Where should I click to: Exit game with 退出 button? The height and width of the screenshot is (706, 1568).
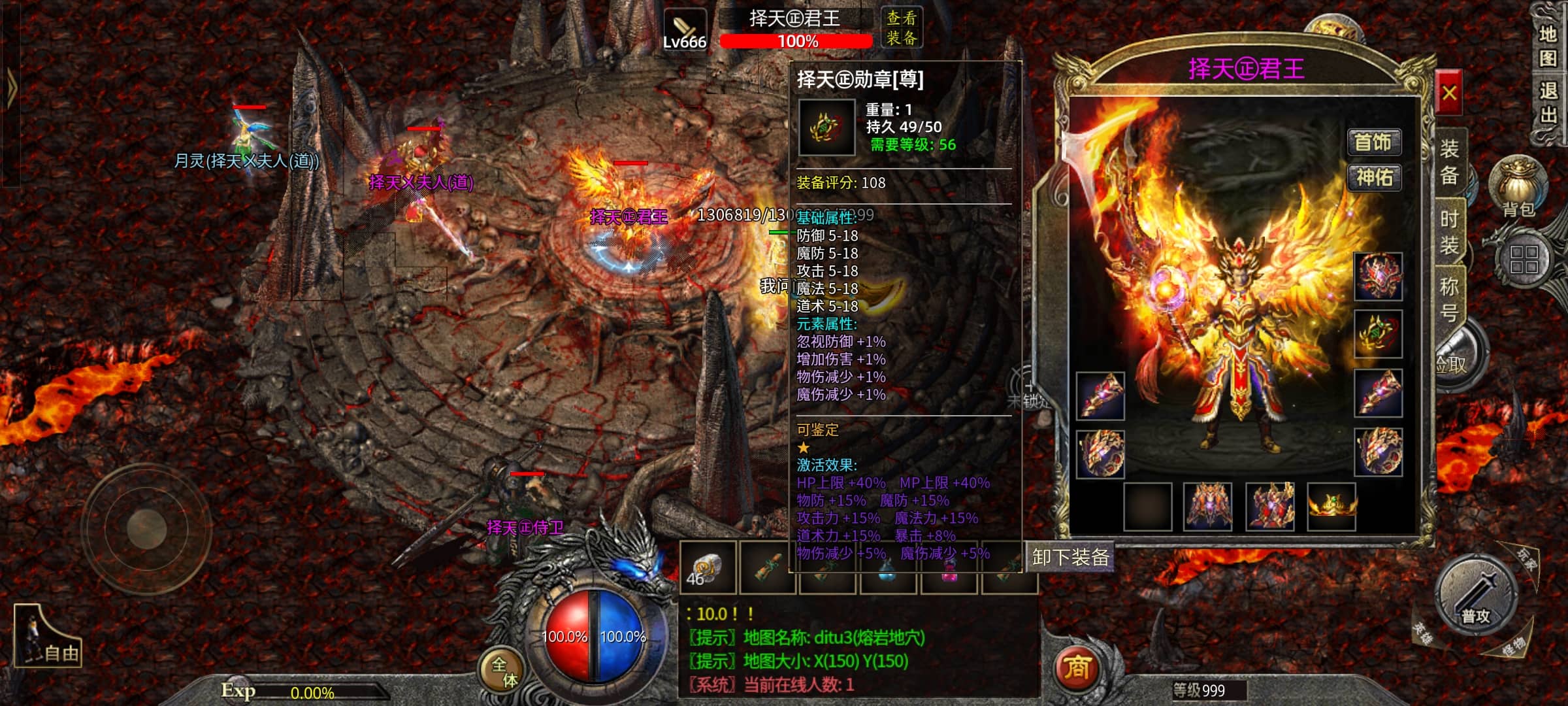pos(1548,103)
